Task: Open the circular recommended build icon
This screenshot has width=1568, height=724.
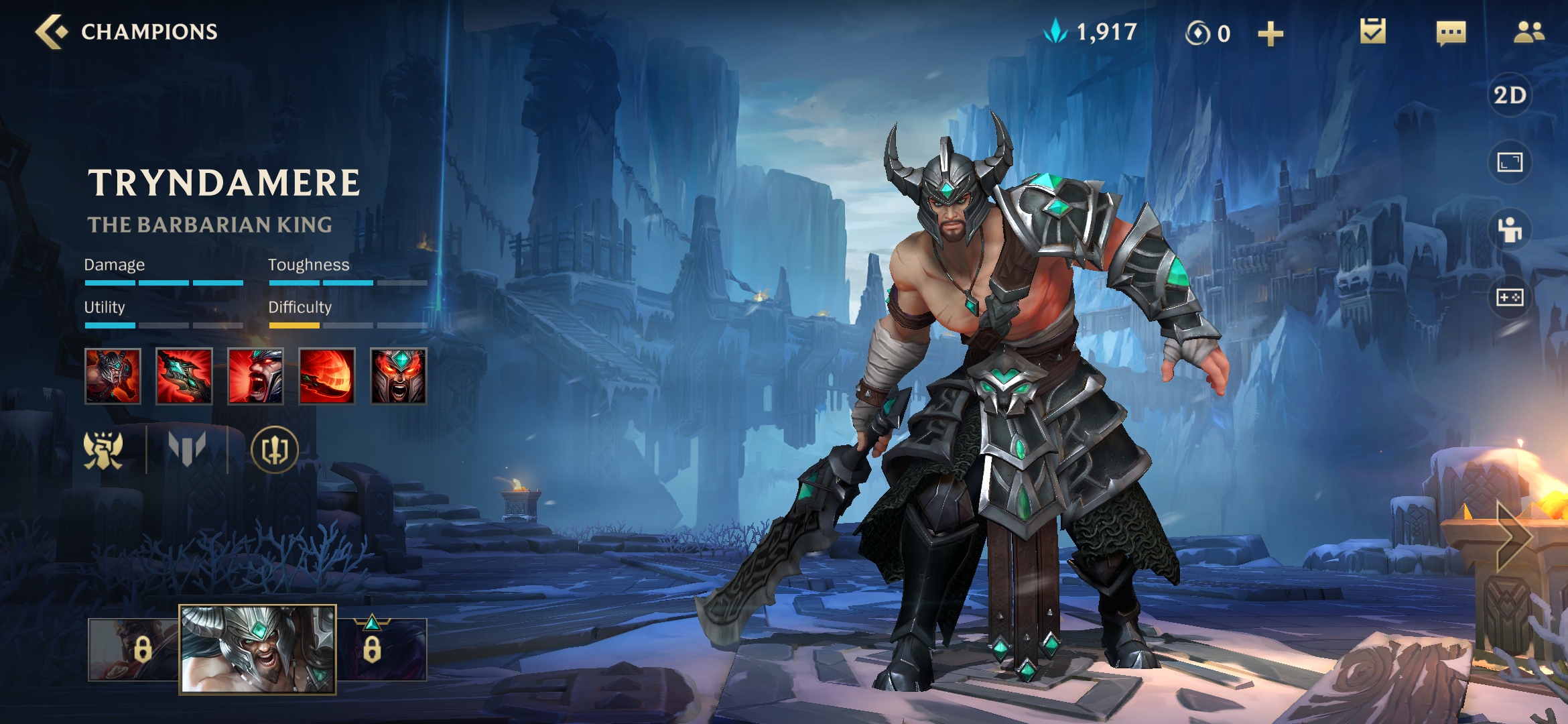Action: click(x=274, y=450)
